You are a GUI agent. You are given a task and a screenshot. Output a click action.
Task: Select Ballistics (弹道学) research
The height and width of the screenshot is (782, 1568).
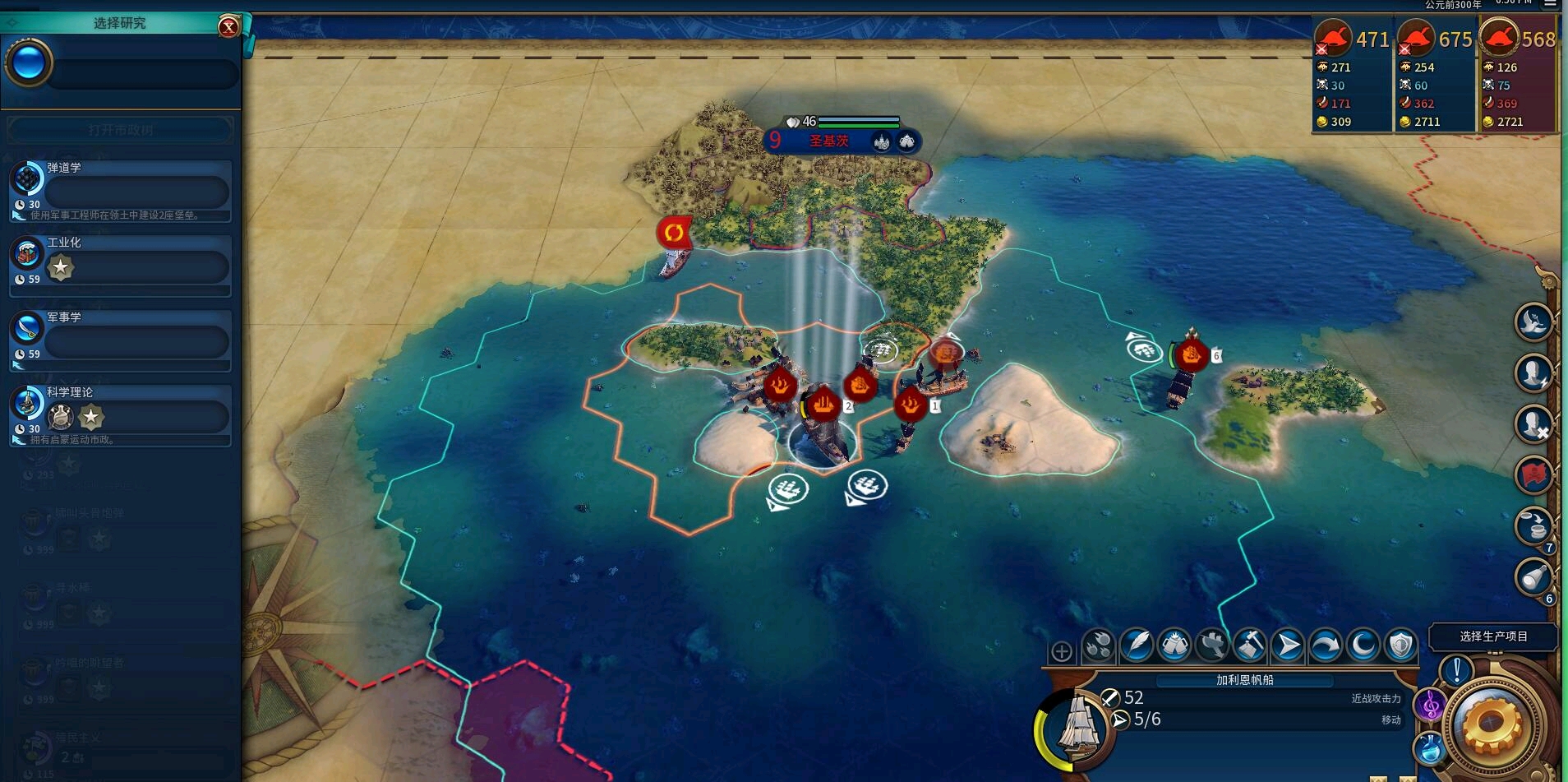click(121, 191)
